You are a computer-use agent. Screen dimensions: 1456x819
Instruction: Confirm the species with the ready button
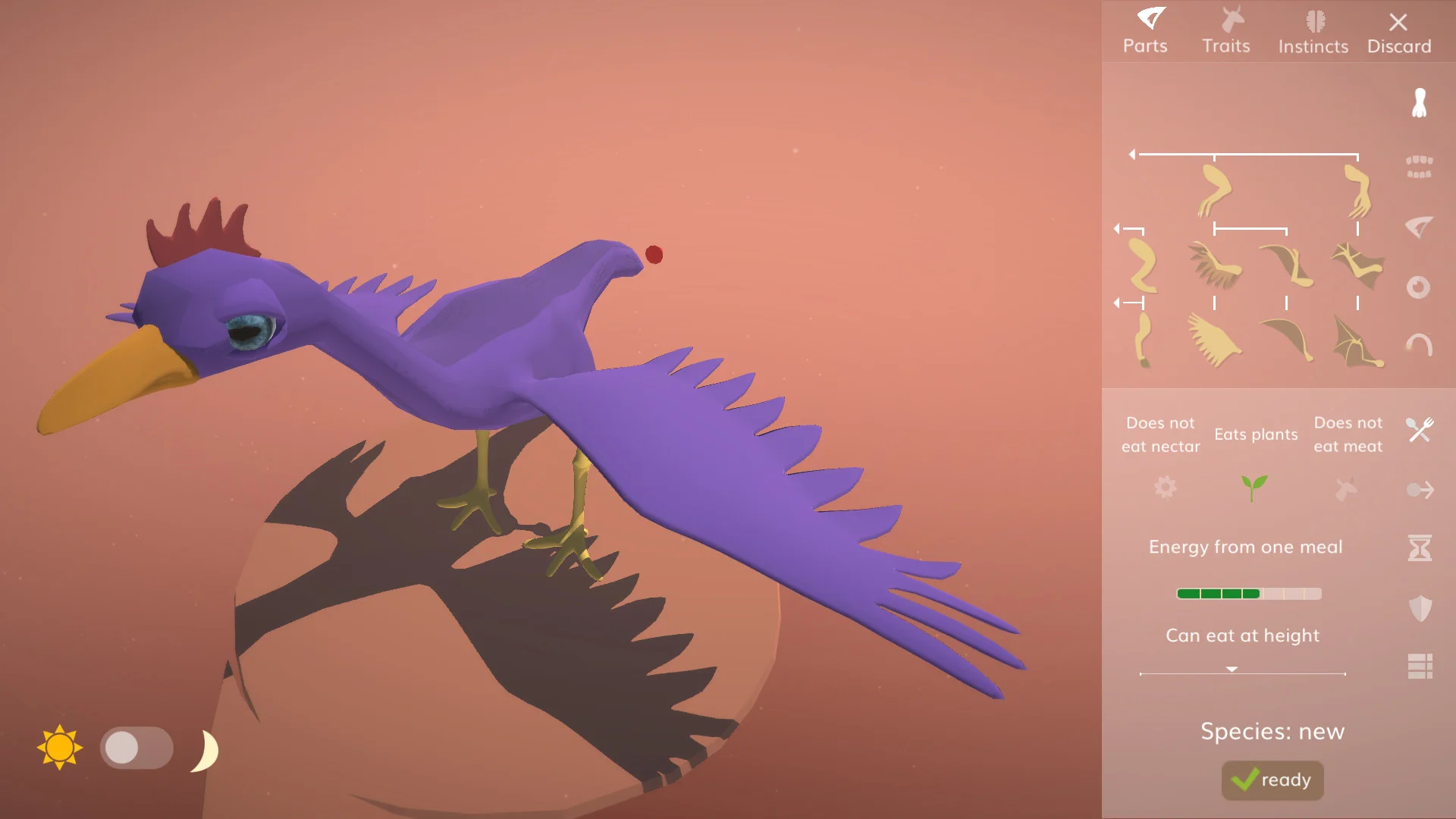click(1272, 780)
